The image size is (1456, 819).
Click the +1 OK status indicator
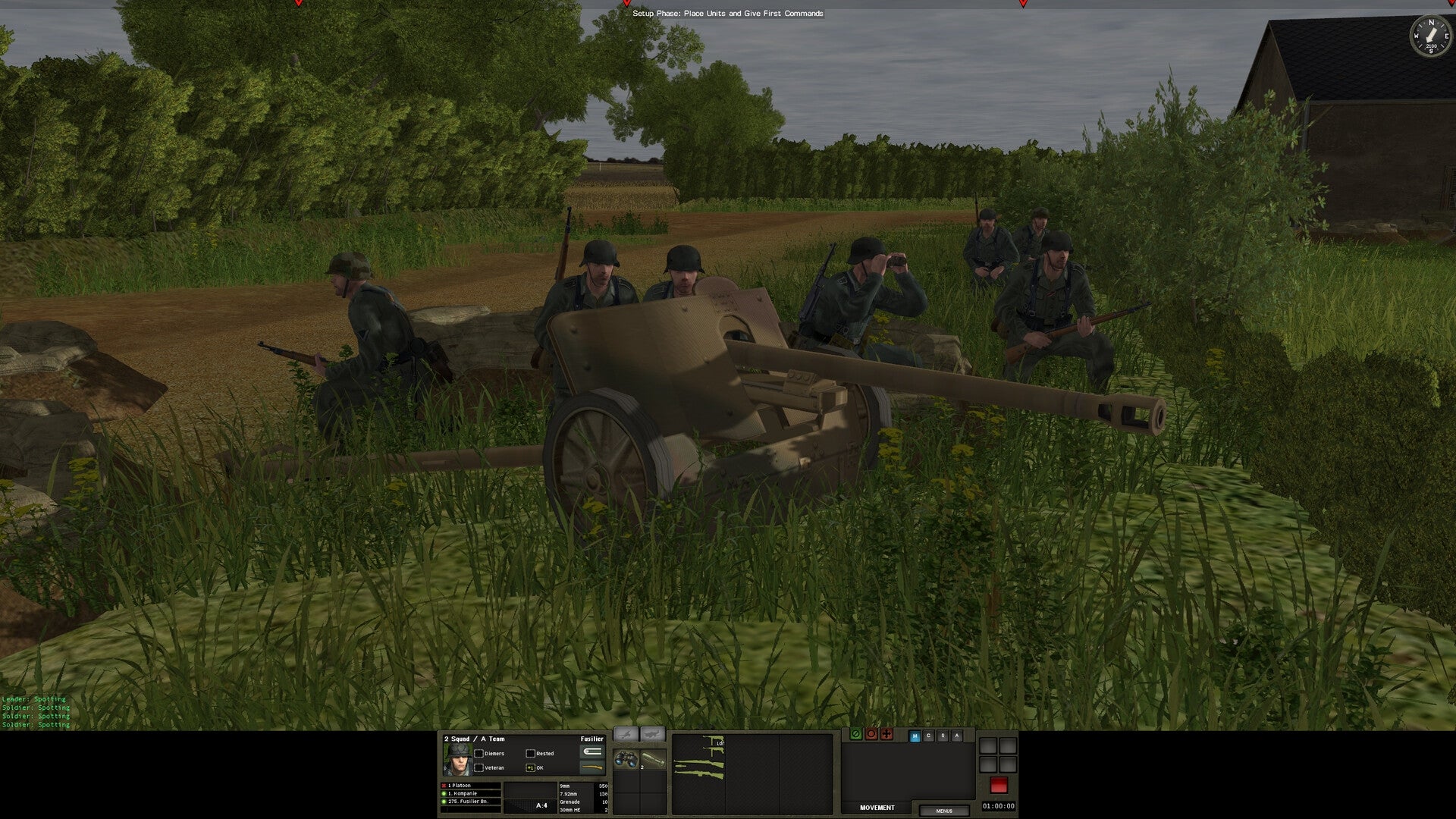pyautogui.click(x=530, y=768)
